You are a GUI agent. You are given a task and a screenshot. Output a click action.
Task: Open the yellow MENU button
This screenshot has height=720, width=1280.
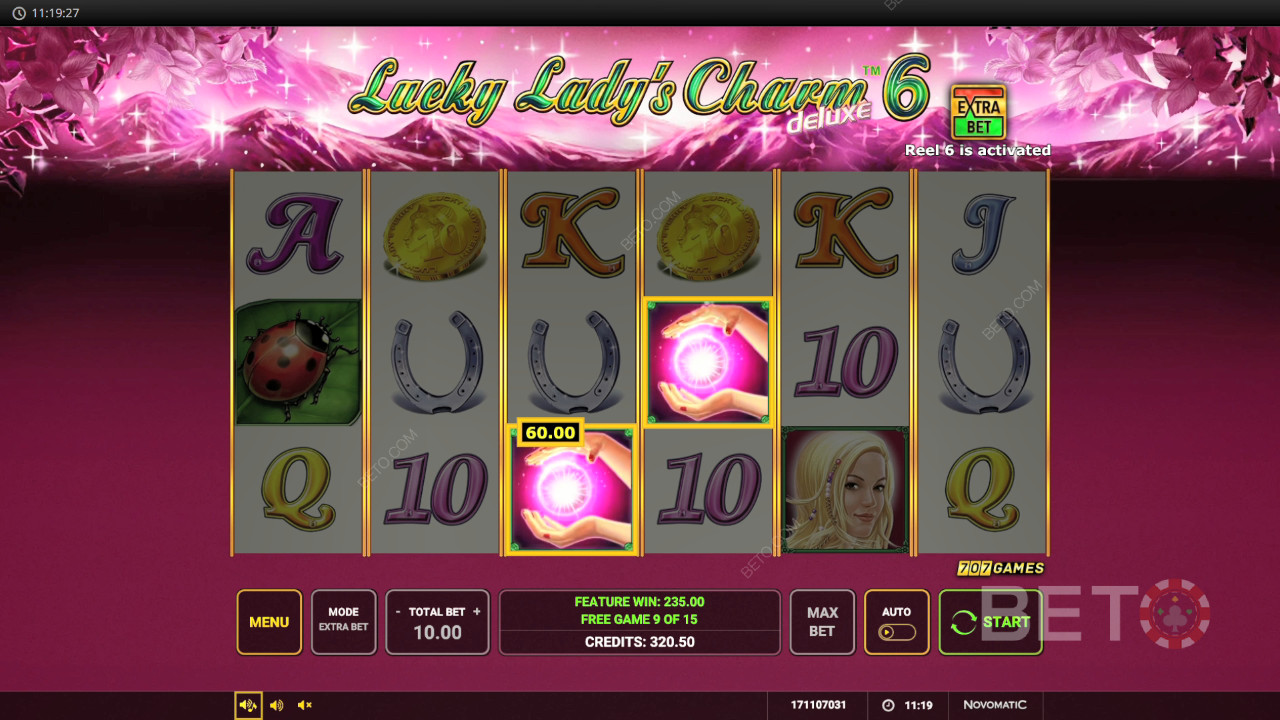(269, 622)
